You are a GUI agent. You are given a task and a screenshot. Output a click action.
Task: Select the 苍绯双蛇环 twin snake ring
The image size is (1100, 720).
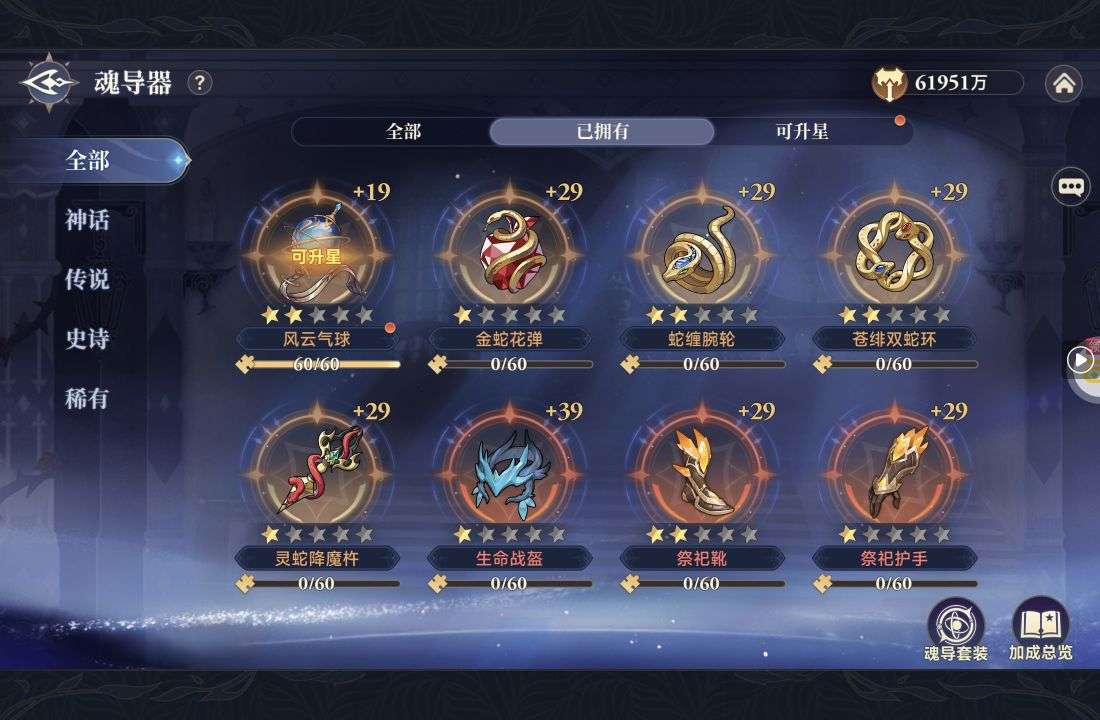(894, 250)
